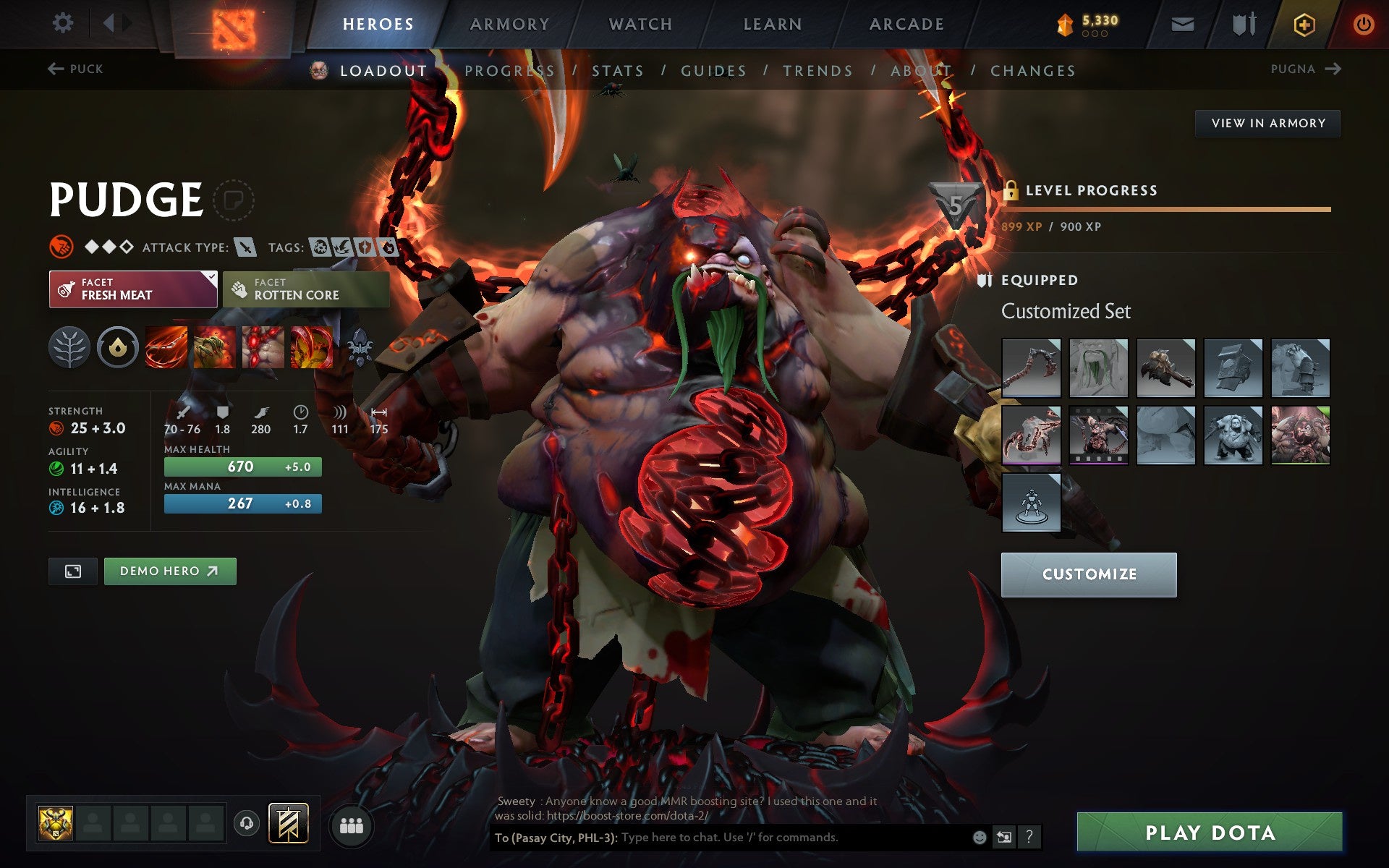Viewport: 1389px width, 868px height.
Task: Click Pudge's innate ability droplet icon
Action: pos(118,347)
